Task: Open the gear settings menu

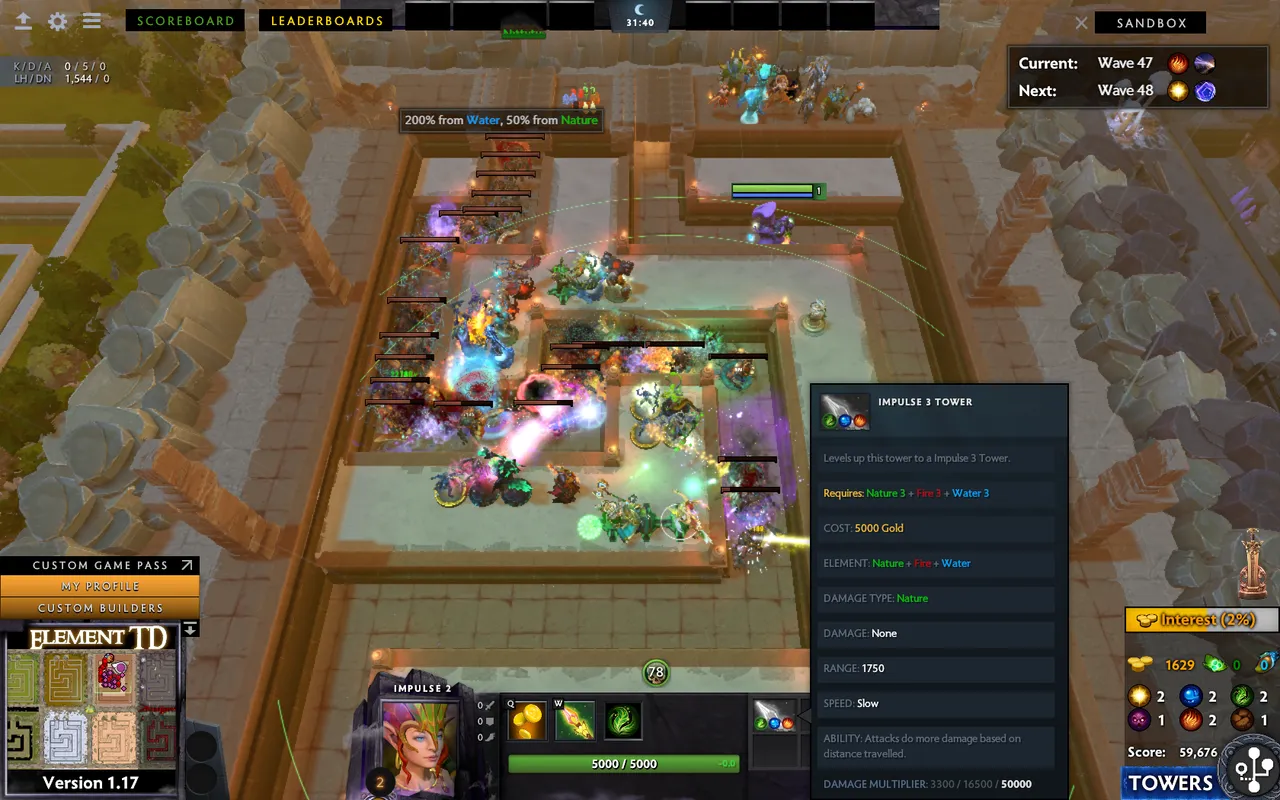Action: coord(58,21)
